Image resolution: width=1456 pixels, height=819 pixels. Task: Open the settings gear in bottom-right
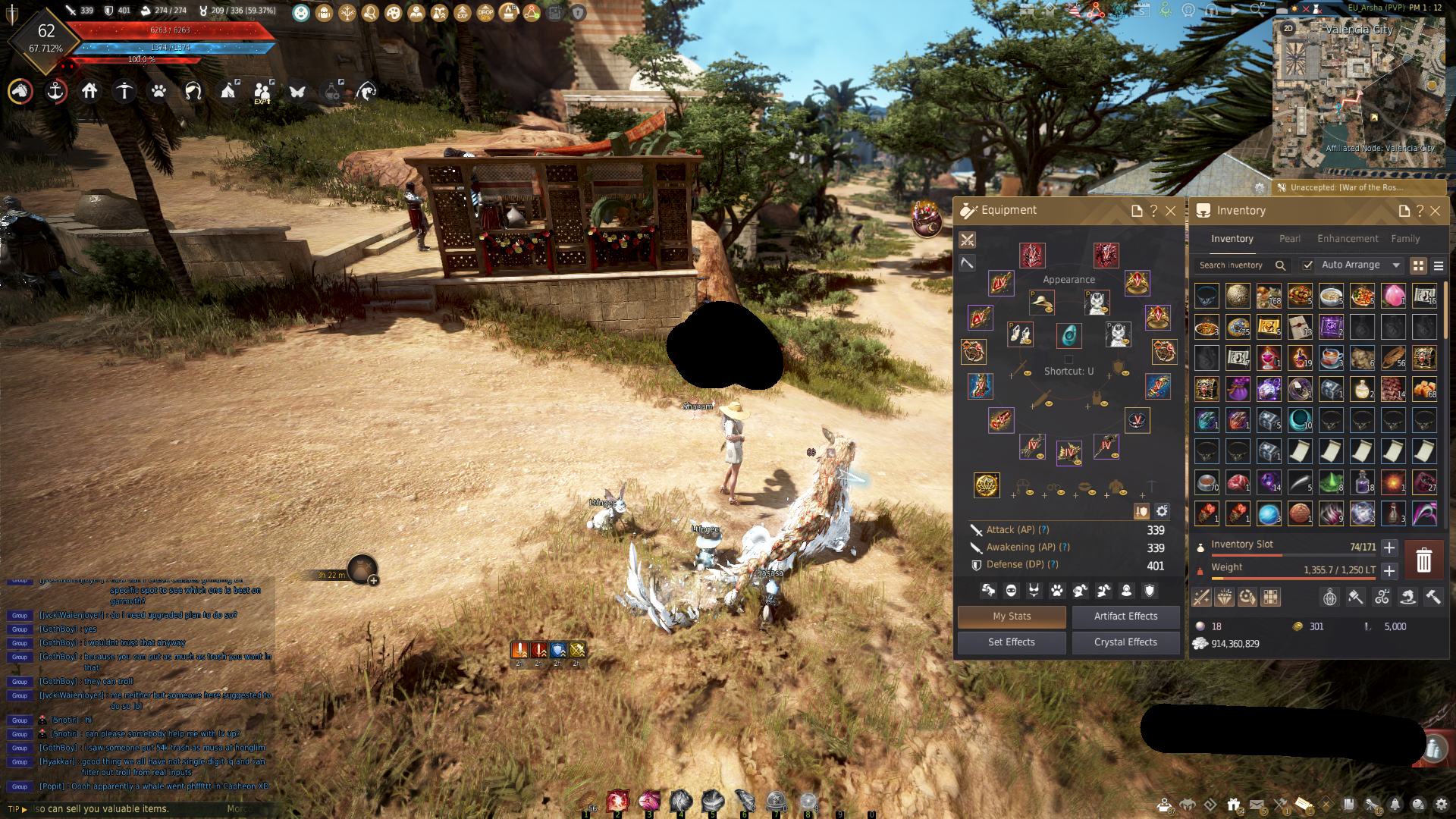pos(1441,805)
